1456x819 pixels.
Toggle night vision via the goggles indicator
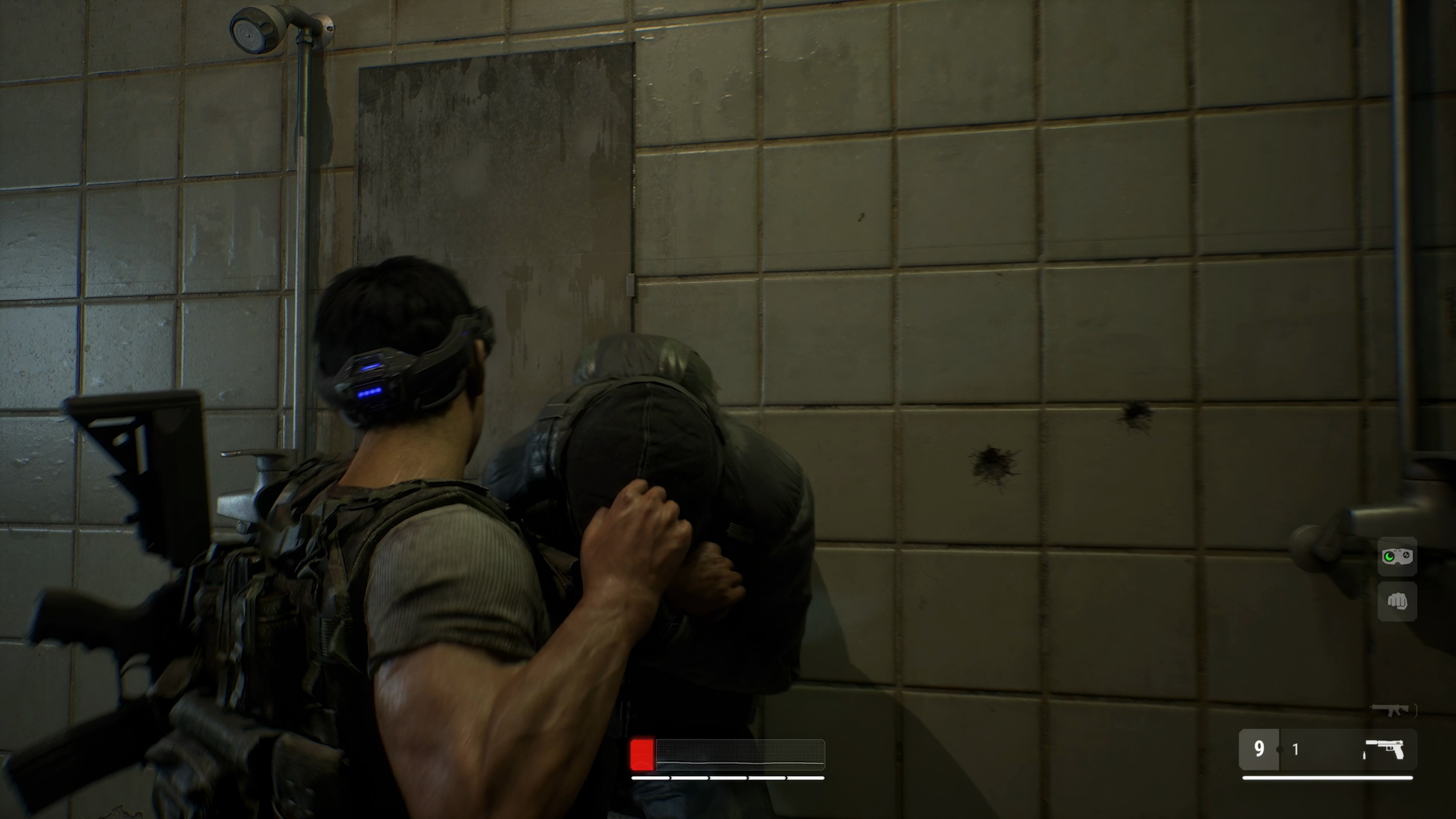pyautogui.click(x=1397, y=556)
